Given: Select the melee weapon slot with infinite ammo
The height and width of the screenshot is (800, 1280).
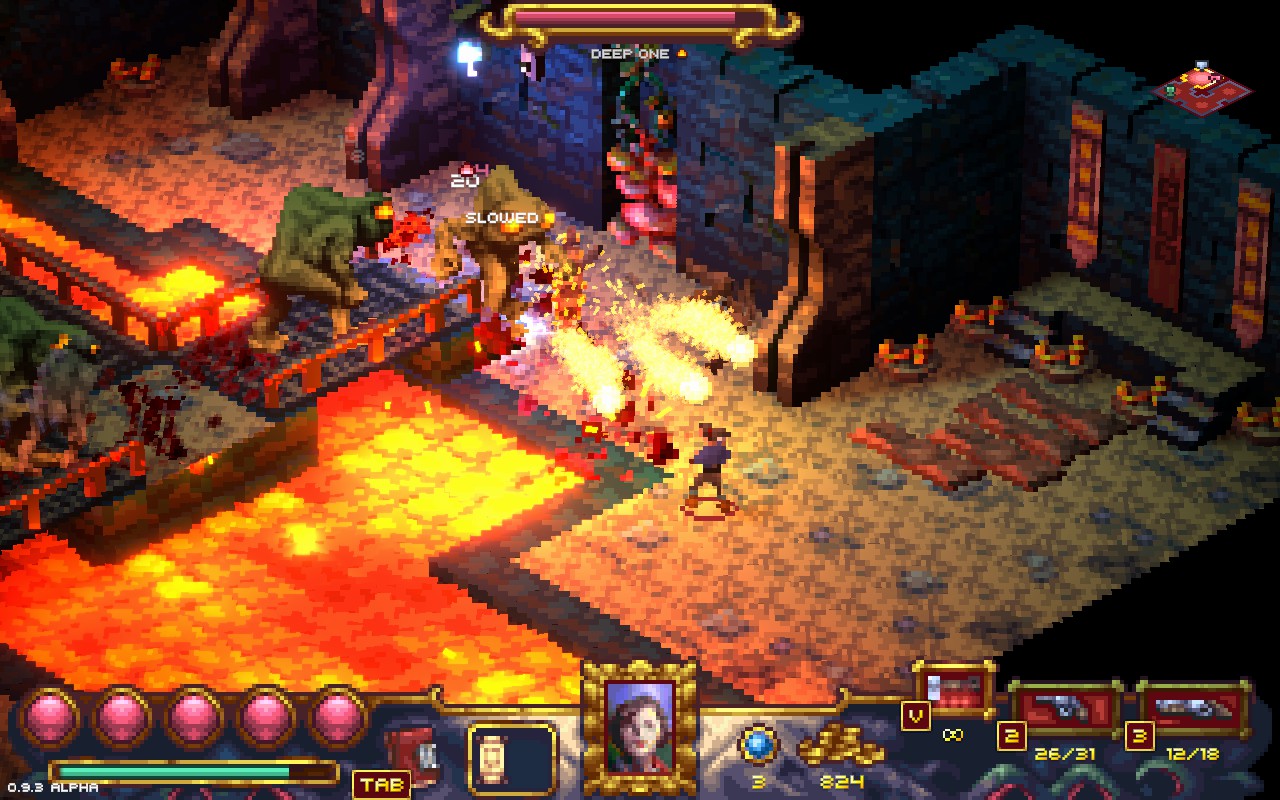Looking at the screenshot, I should tap(955, 690).
